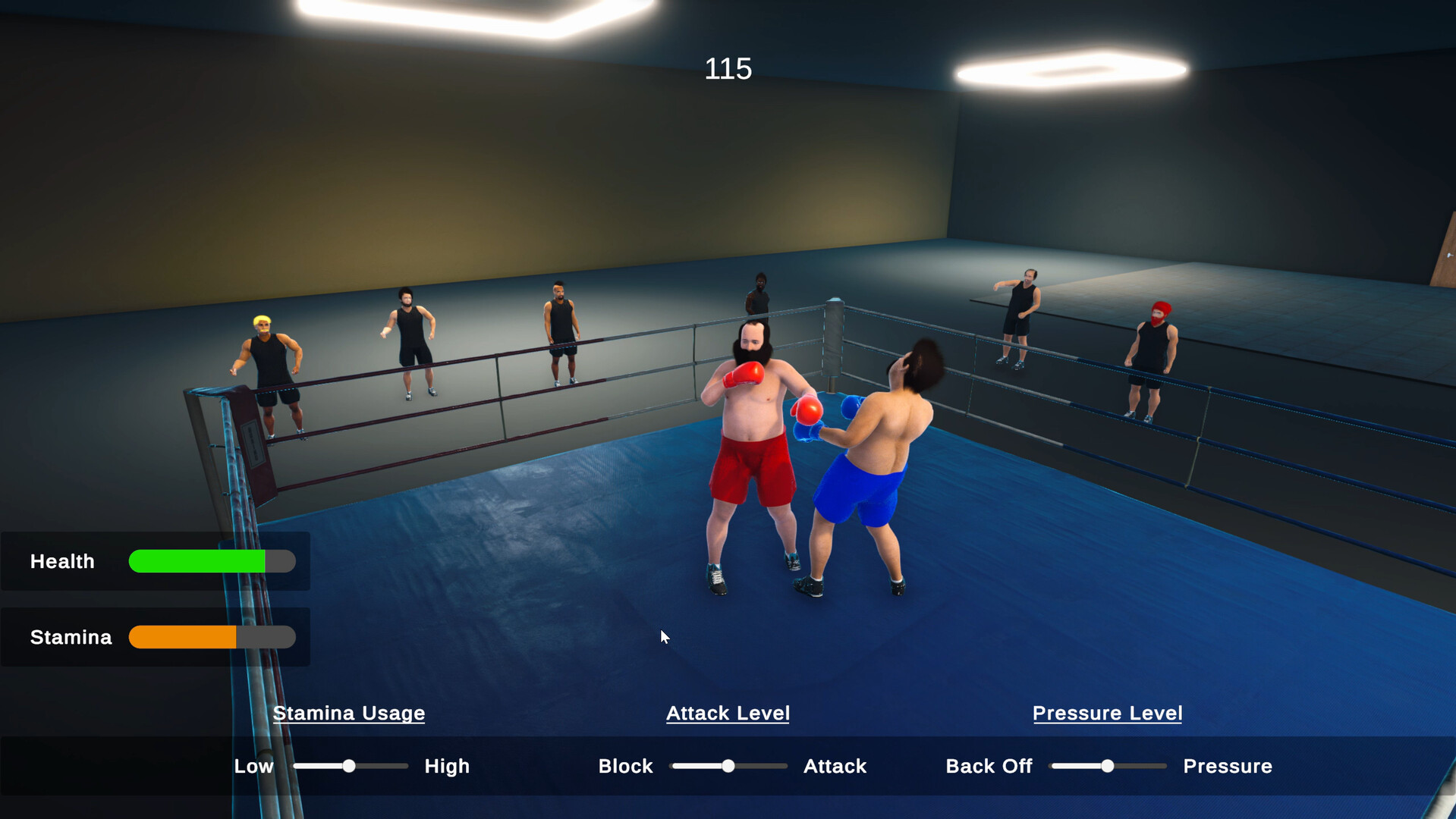Click the green Health bar
Screen dimensions: 1456x819
[196, 561]
